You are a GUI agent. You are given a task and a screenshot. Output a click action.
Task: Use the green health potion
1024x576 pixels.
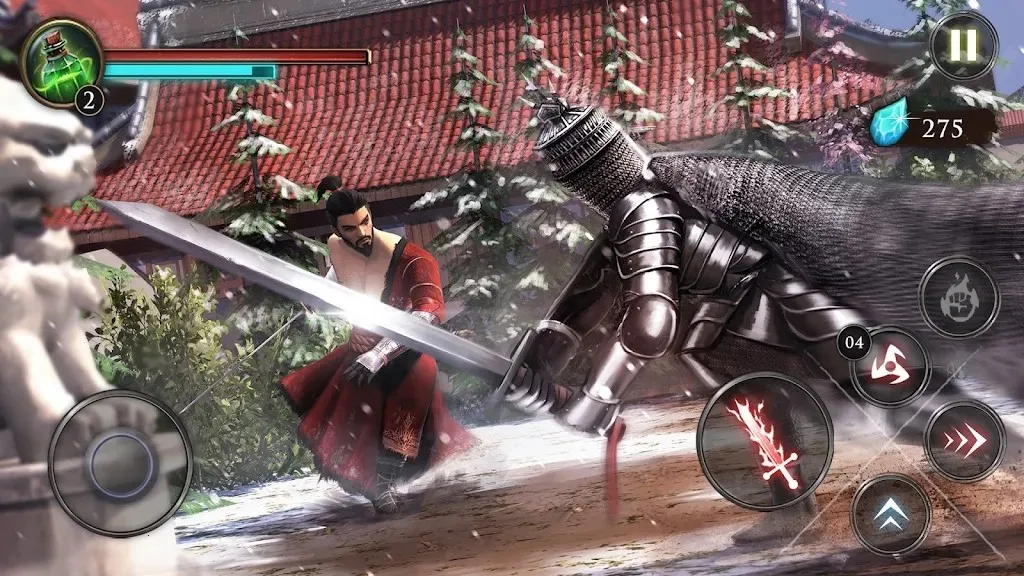pyautogui.click(x=61, y=60)
